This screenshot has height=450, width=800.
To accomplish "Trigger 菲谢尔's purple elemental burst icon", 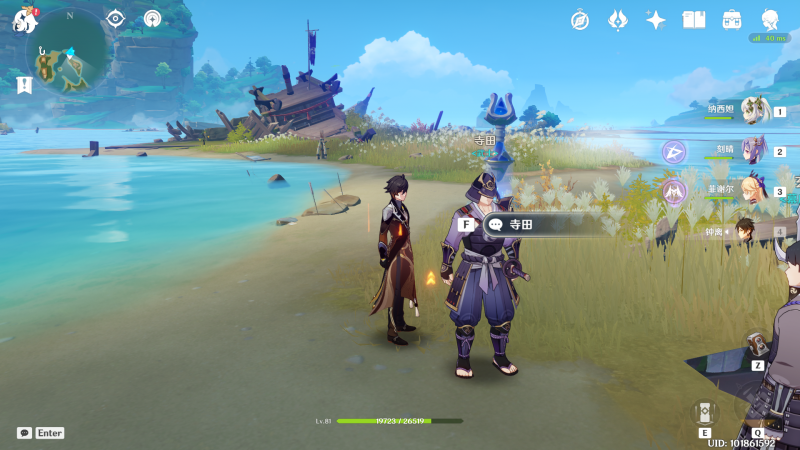I will pos(675,191).
